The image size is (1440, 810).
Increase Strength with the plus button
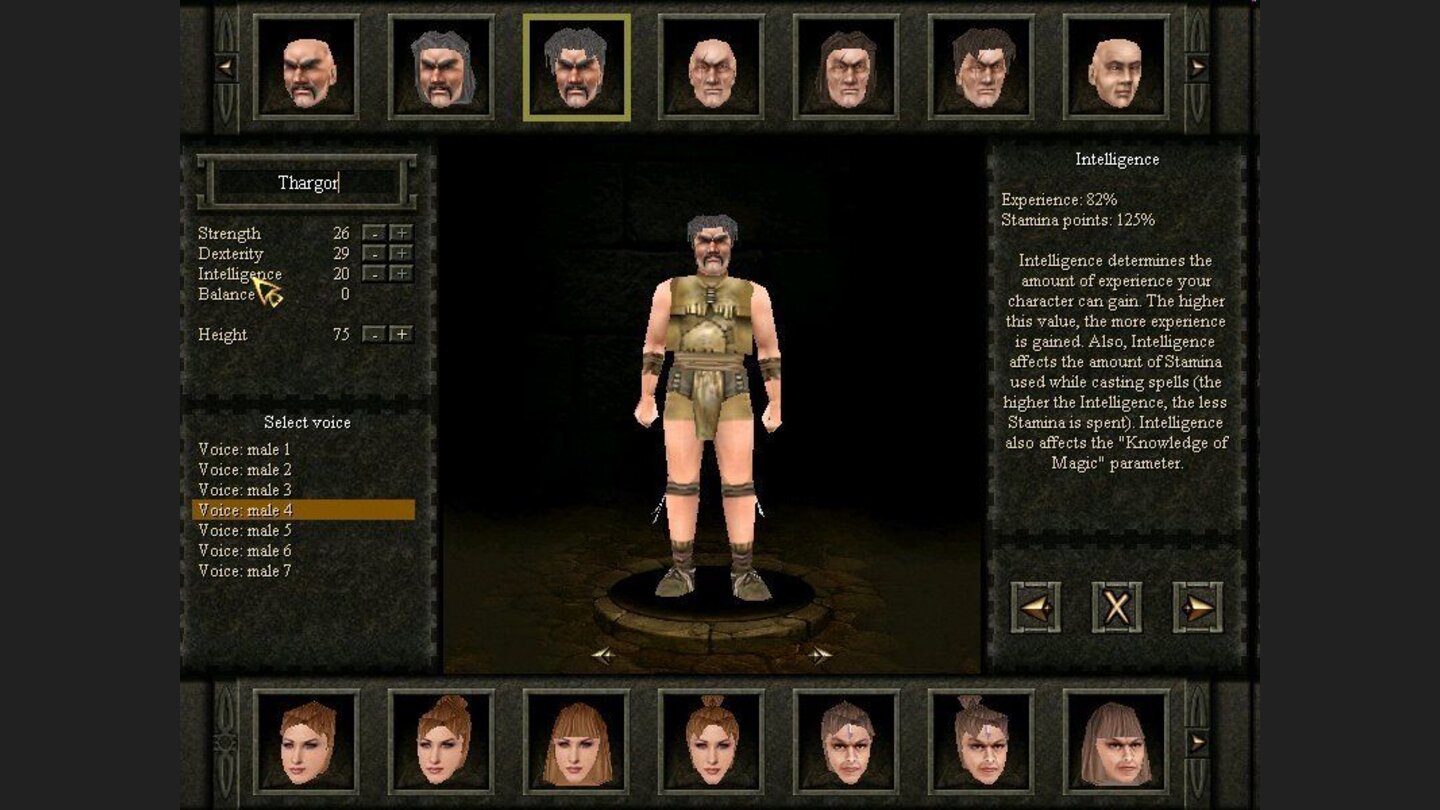pyautogui.click(x=404, y=232)
